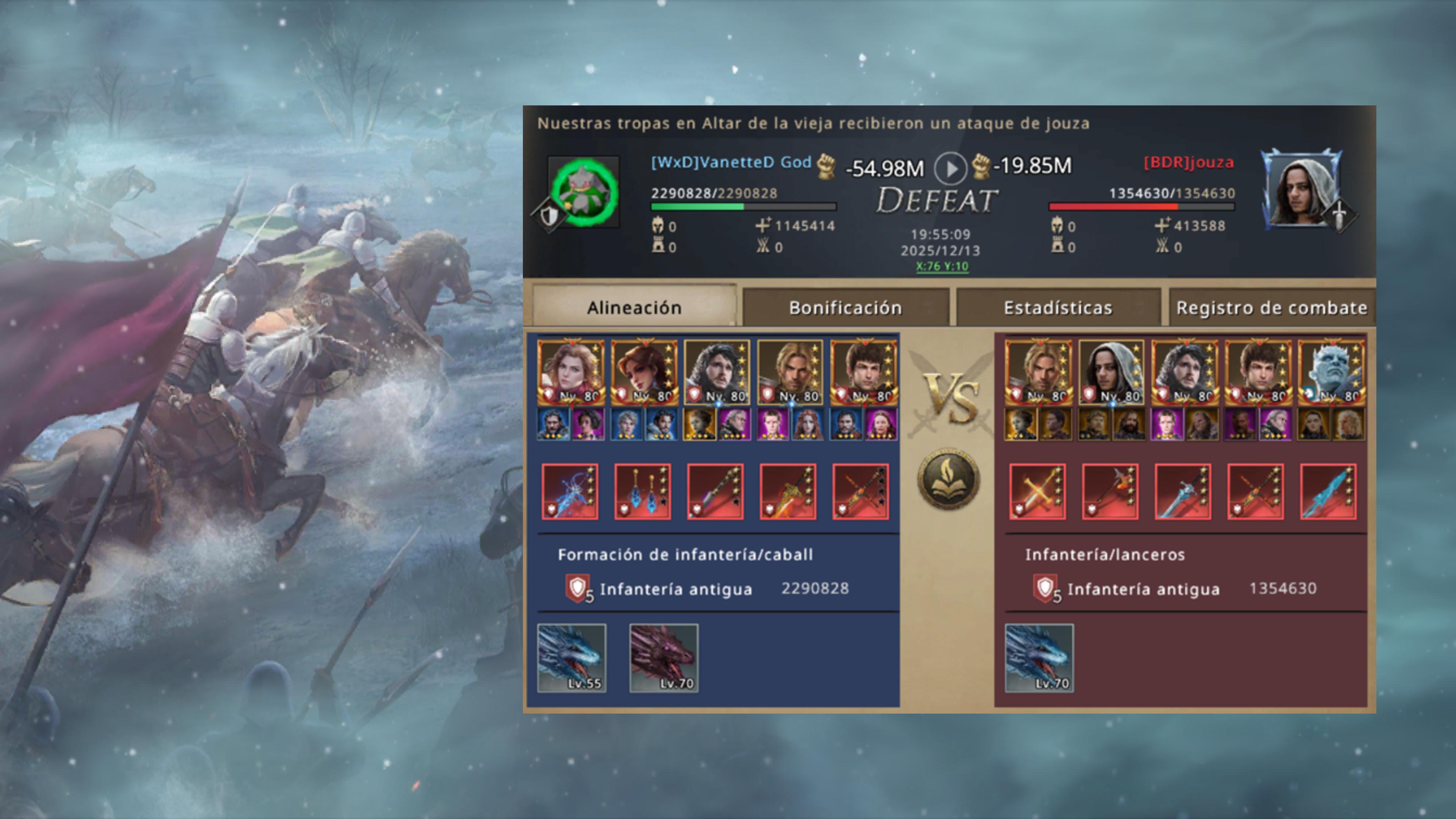Open the flame book emblem button

948,479
